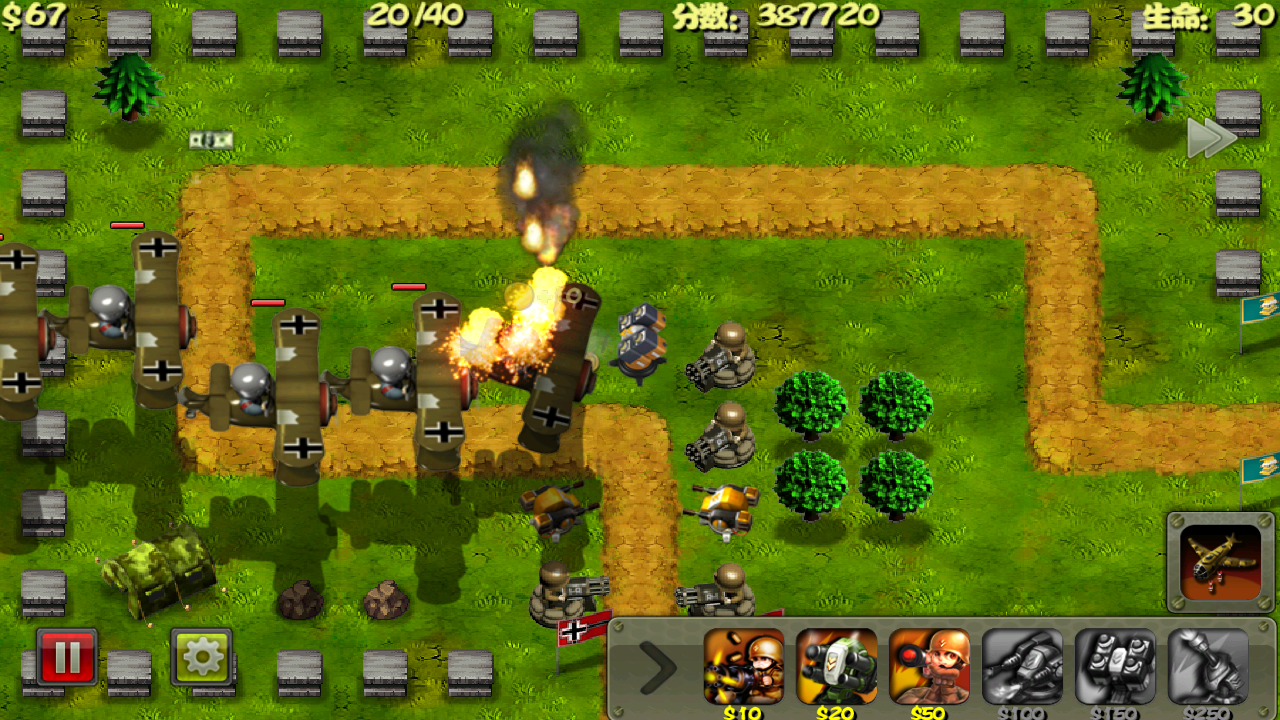Collapse the tower bar with the arrow
Viewport: 1280px width, 720px height.
tap(657, 668)
